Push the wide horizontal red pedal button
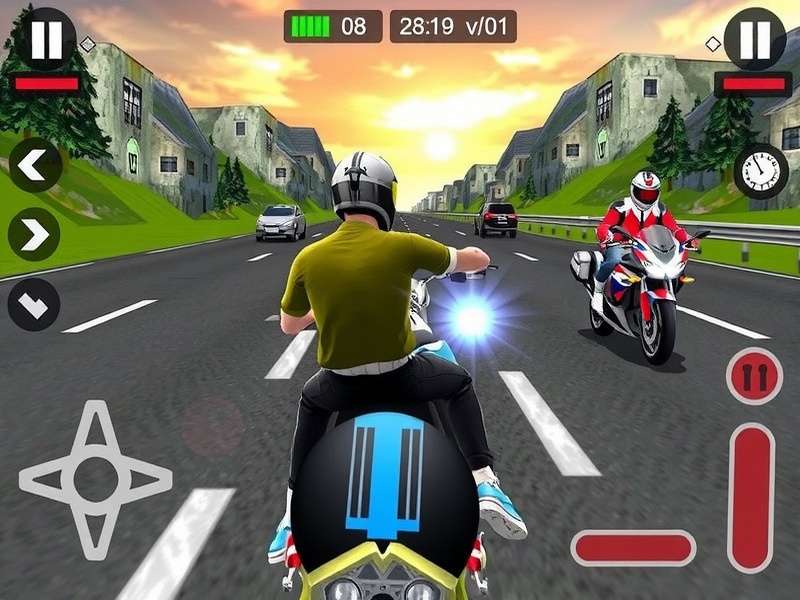The image size is (800, 600). pos(633,548)
